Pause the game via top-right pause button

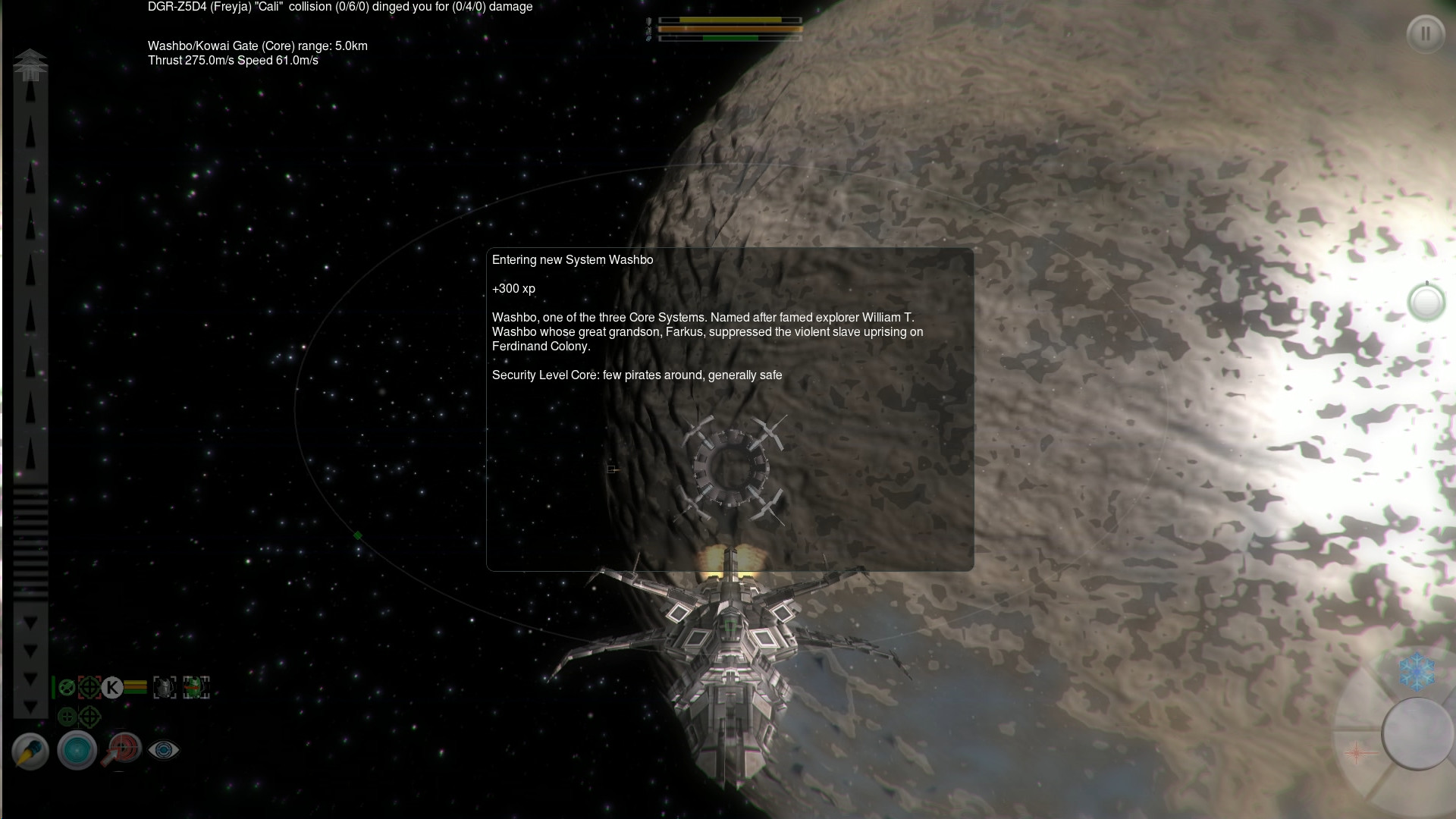(1426, 34)
